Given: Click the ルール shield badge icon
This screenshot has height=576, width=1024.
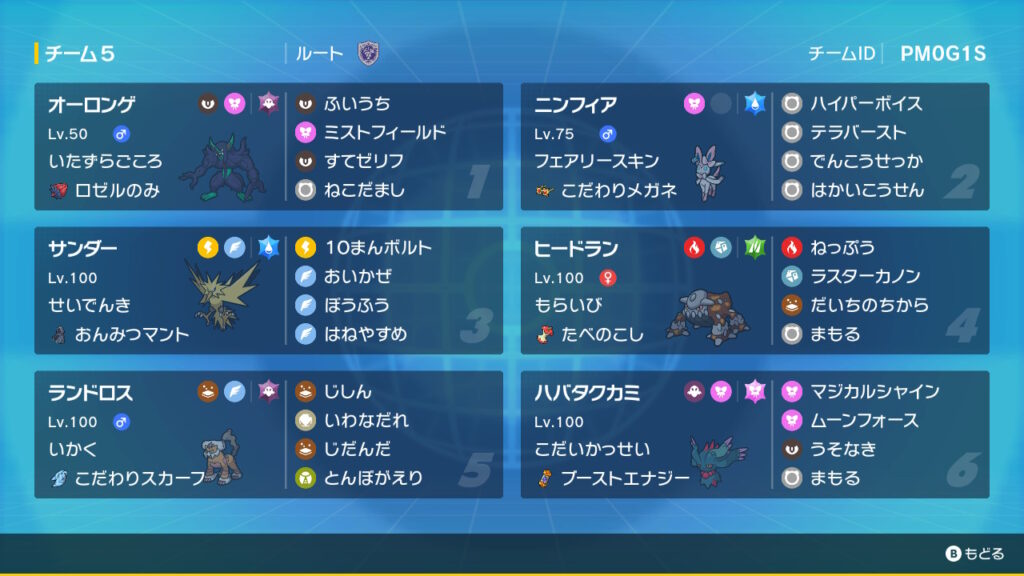Looking at the screenshot, I should coord(368,54).
